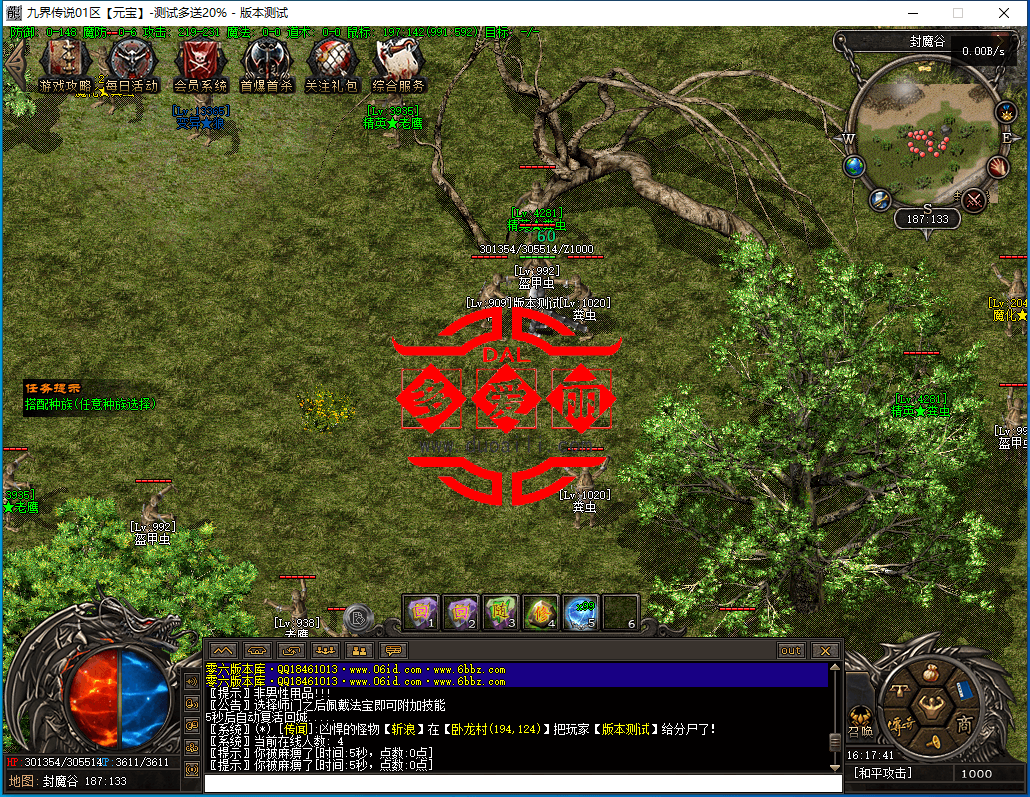
Task: Open the 每日活动 daily events menu
Action: coord(132,65)
